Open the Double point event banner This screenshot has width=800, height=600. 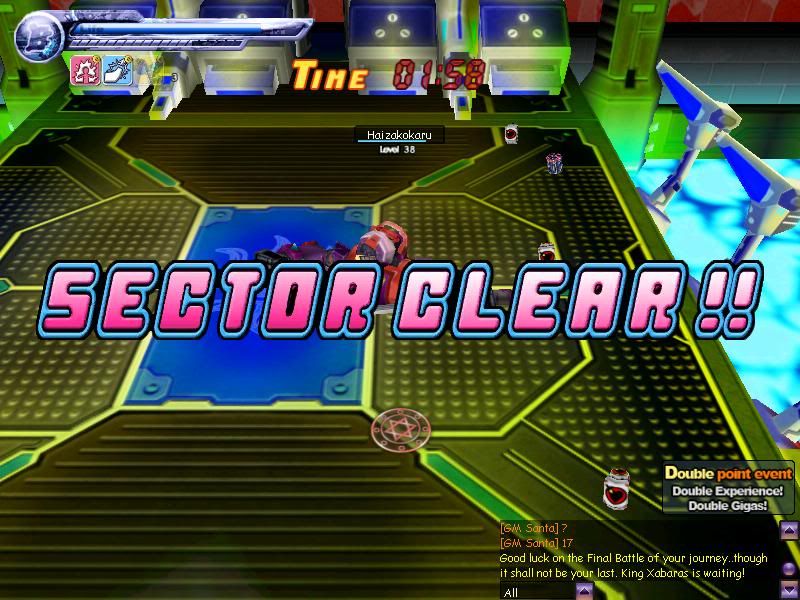(x=728, y=488)
